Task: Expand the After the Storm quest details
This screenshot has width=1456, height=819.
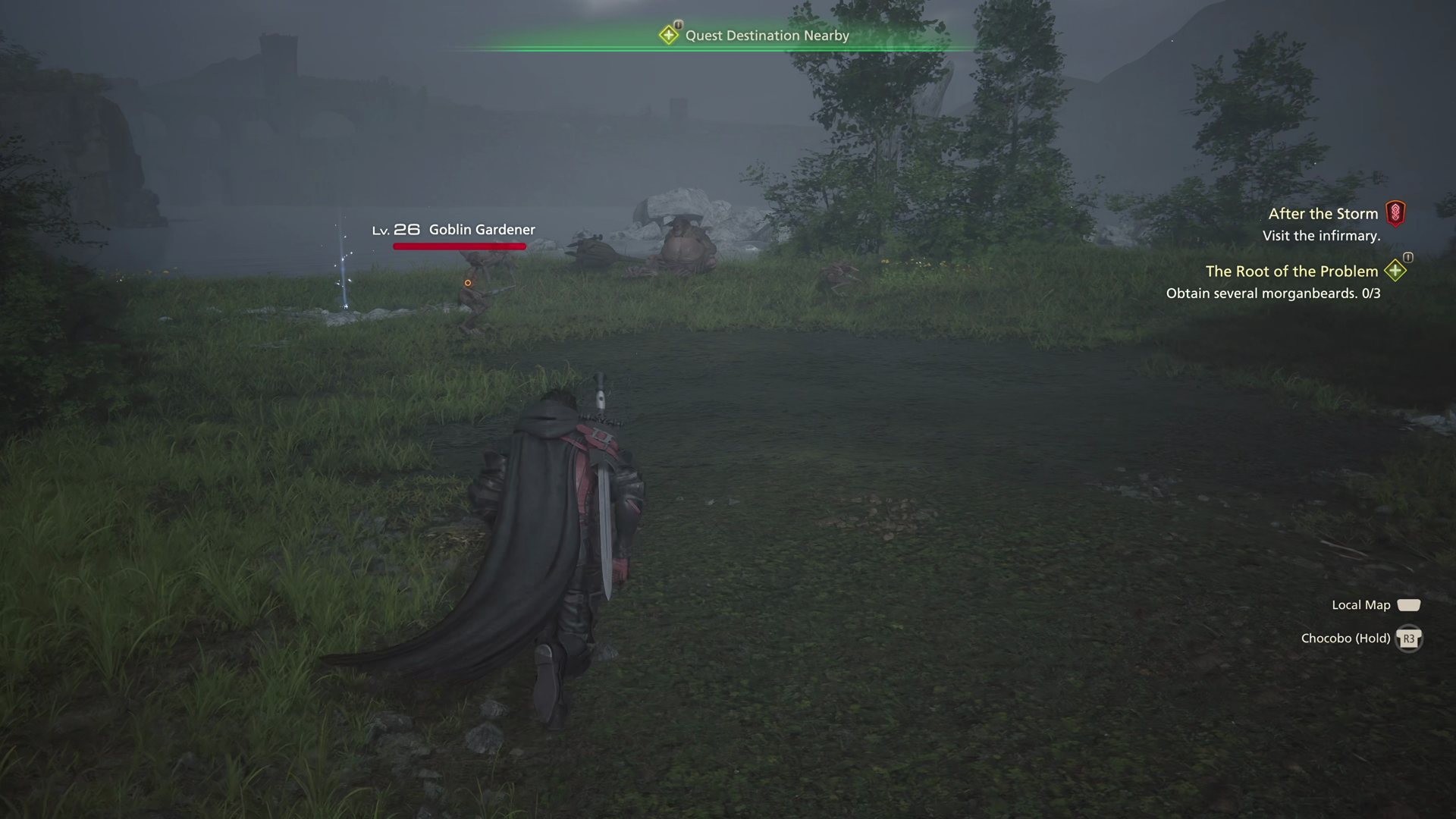Action: pos(1323,214)
